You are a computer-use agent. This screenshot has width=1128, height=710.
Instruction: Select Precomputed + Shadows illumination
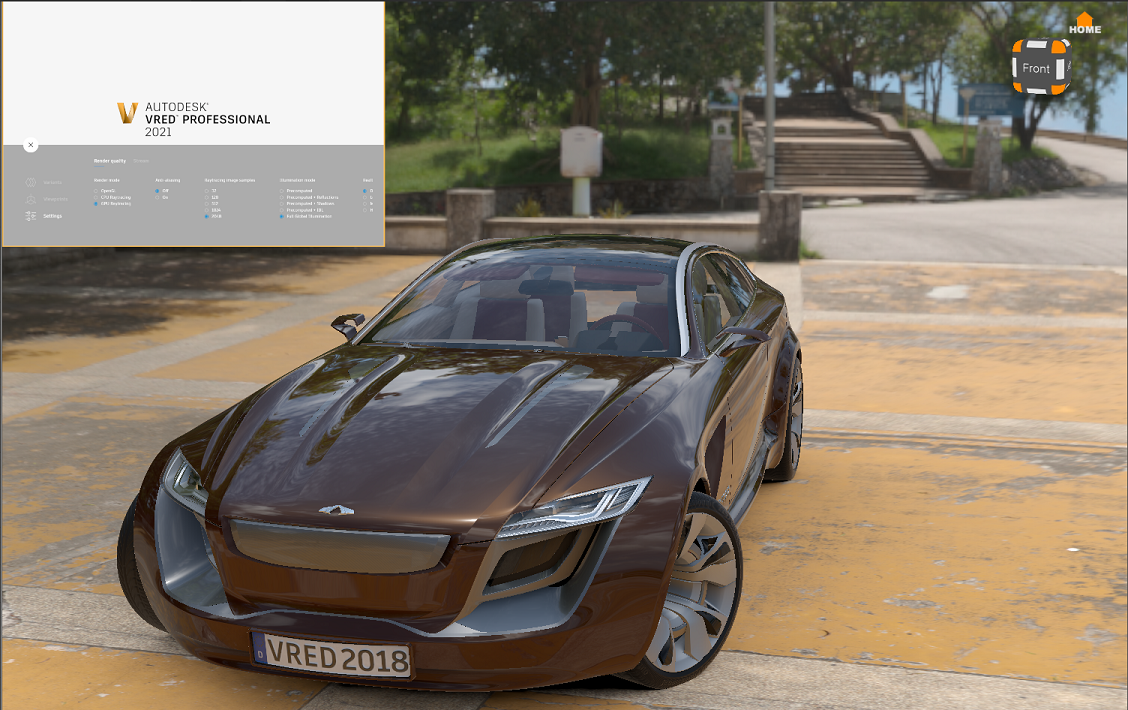pyautogui.click(x=282, y=204)
